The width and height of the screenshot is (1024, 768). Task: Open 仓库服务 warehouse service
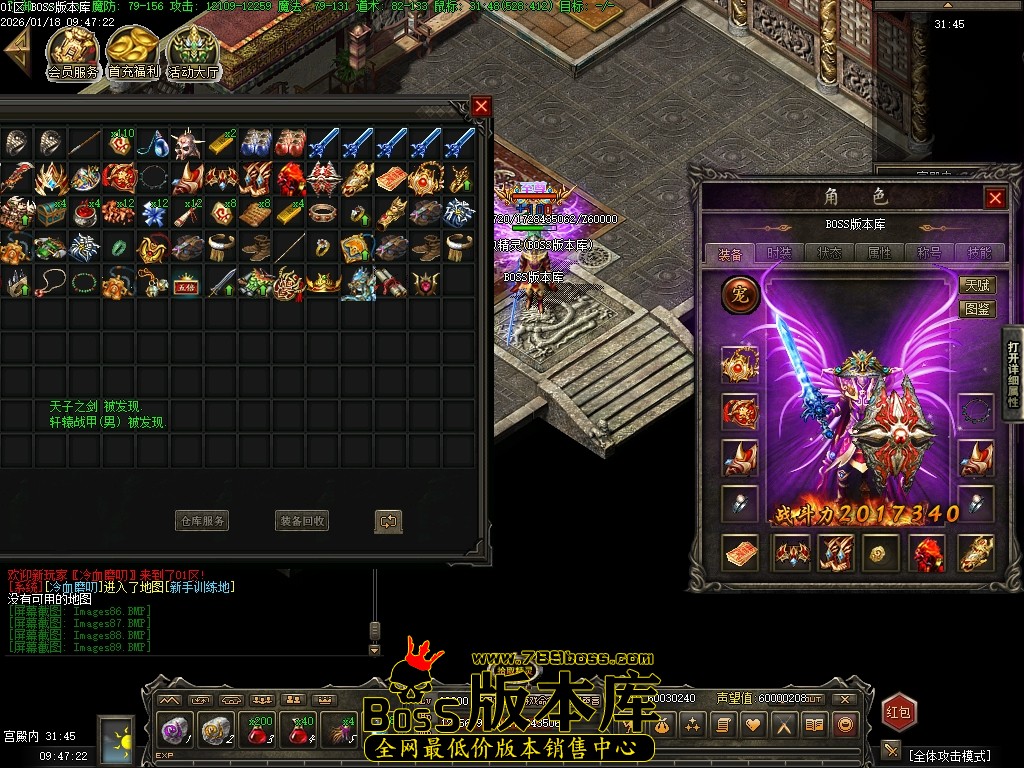(202, 521)
